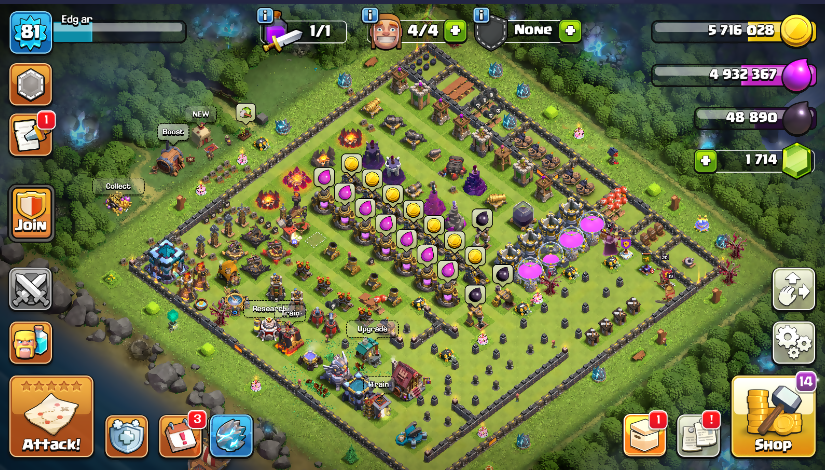The height and width of the screenshot is (470, 825).
Task: Add more gems with the green plus
Action: coord(708,159)
